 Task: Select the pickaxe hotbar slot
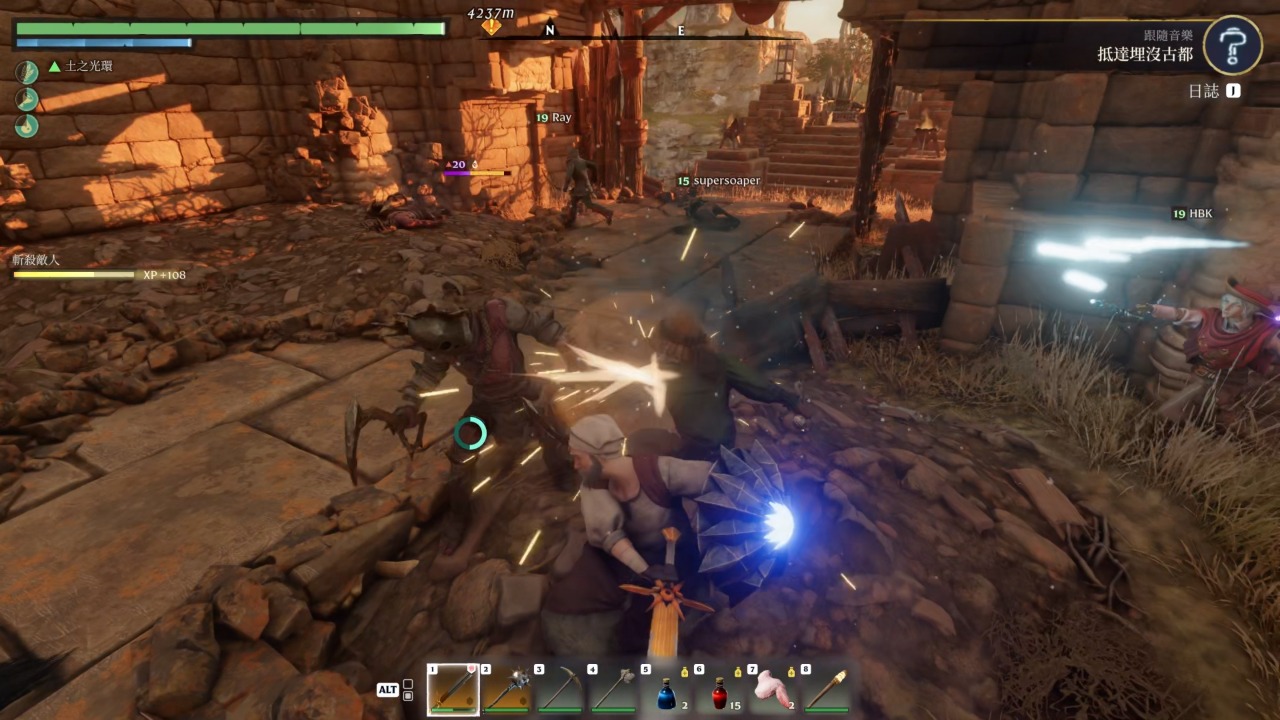(559, 689)
